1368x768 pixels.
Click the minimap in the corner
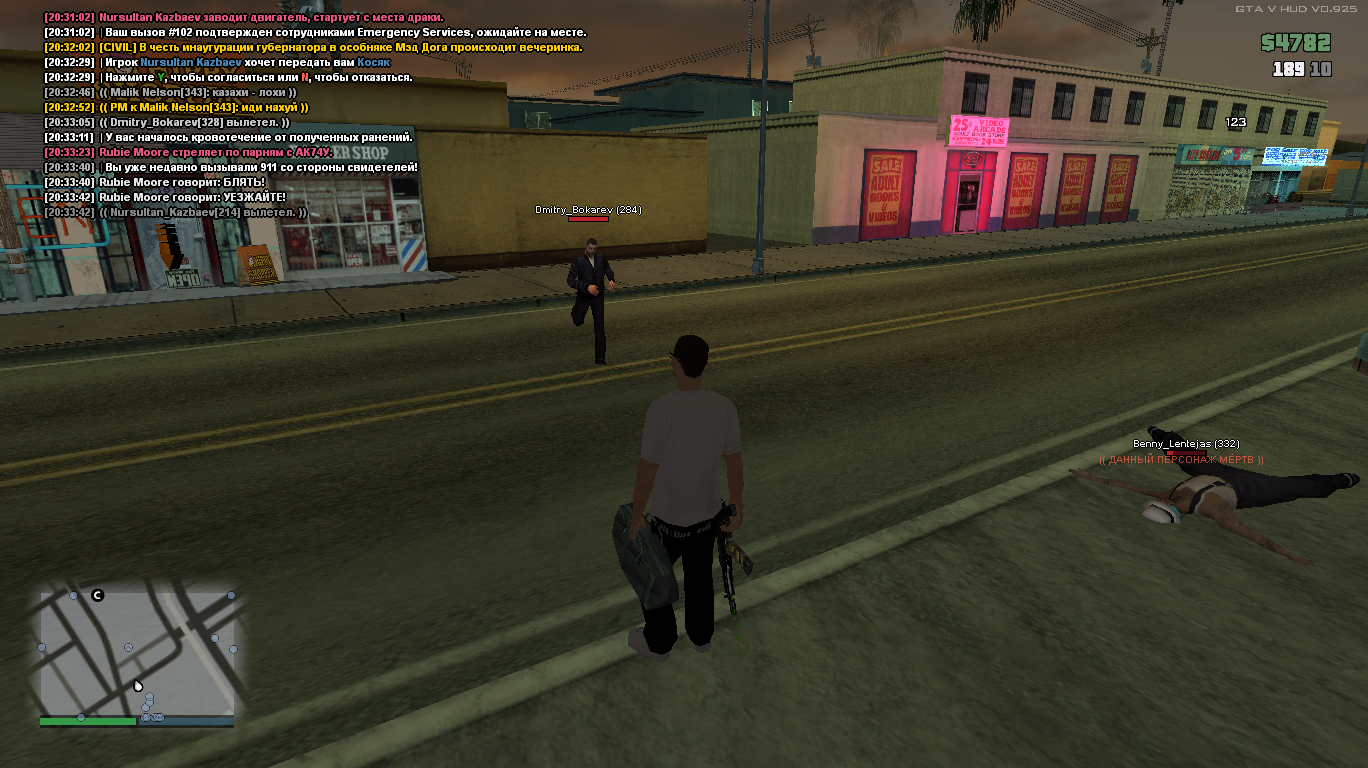[x=137, y=652]
